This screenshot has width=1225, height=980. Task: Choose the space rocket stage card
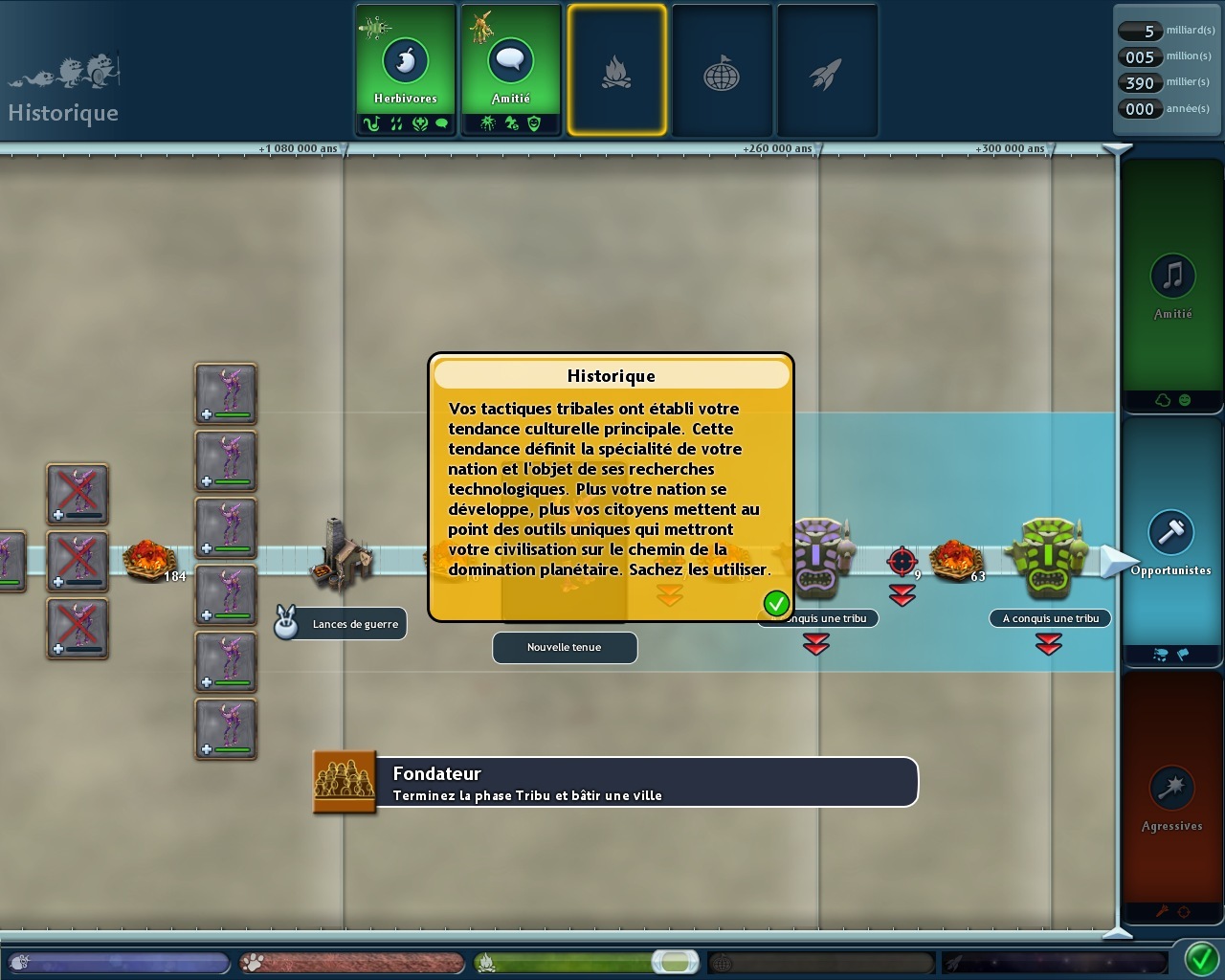(x=827, y=70)
